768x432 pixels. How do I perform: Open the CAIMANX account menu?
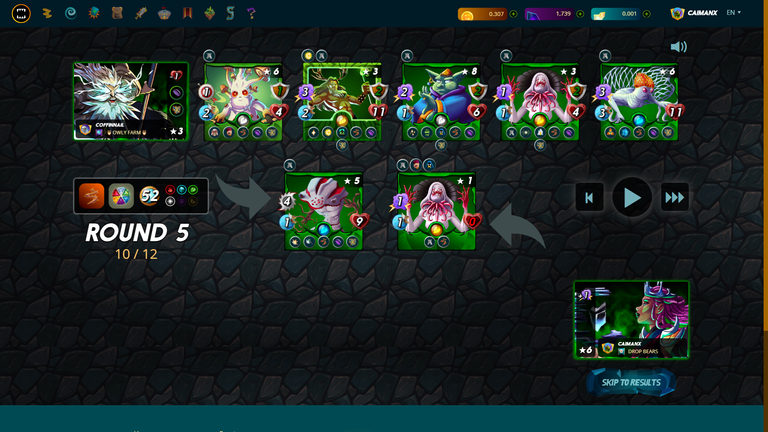[694, 14]
